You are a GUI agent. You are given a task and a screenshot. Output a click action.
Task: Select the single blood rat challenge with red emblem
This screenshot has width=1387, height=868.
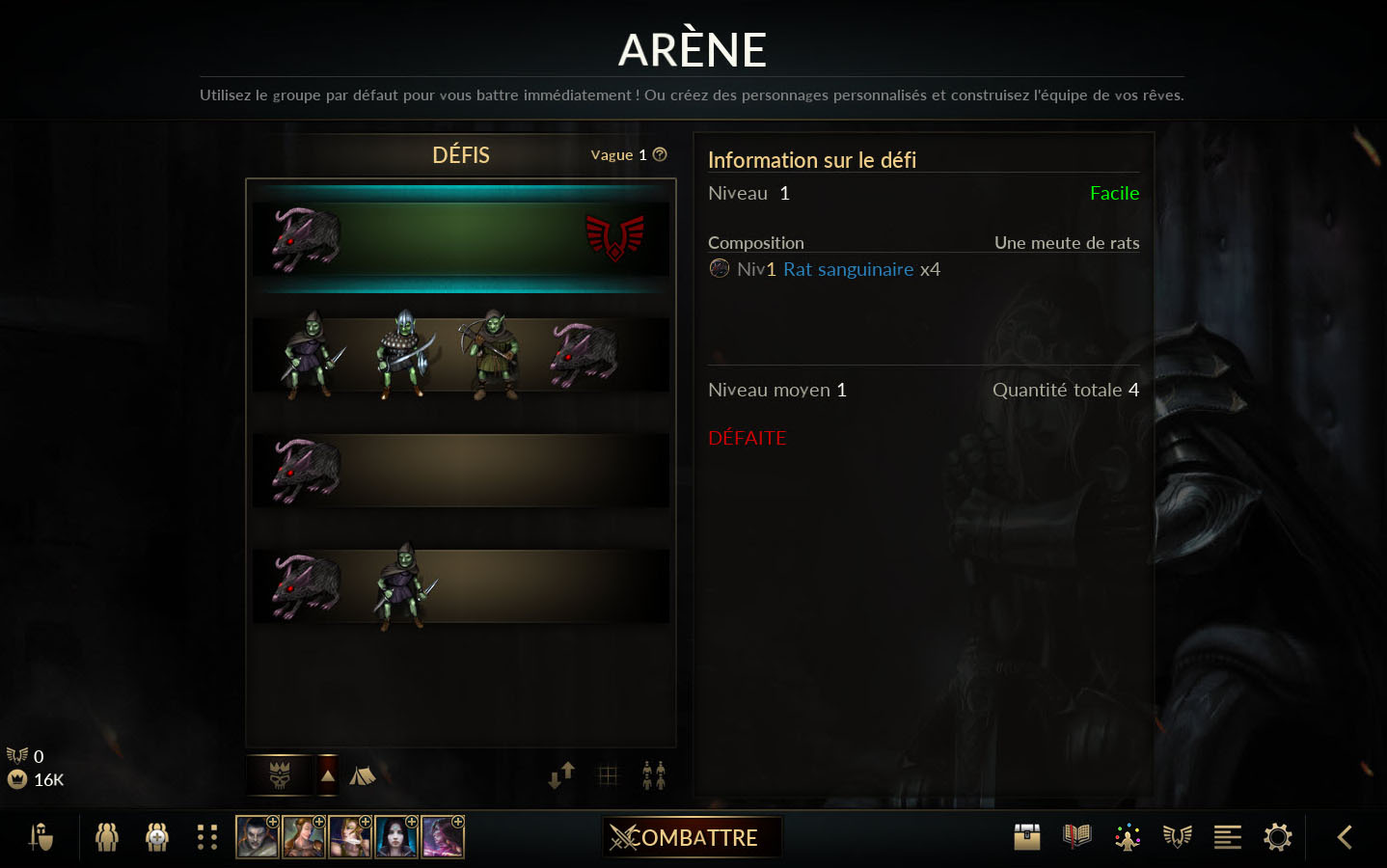pyautogui.click(x=460, y=239)
